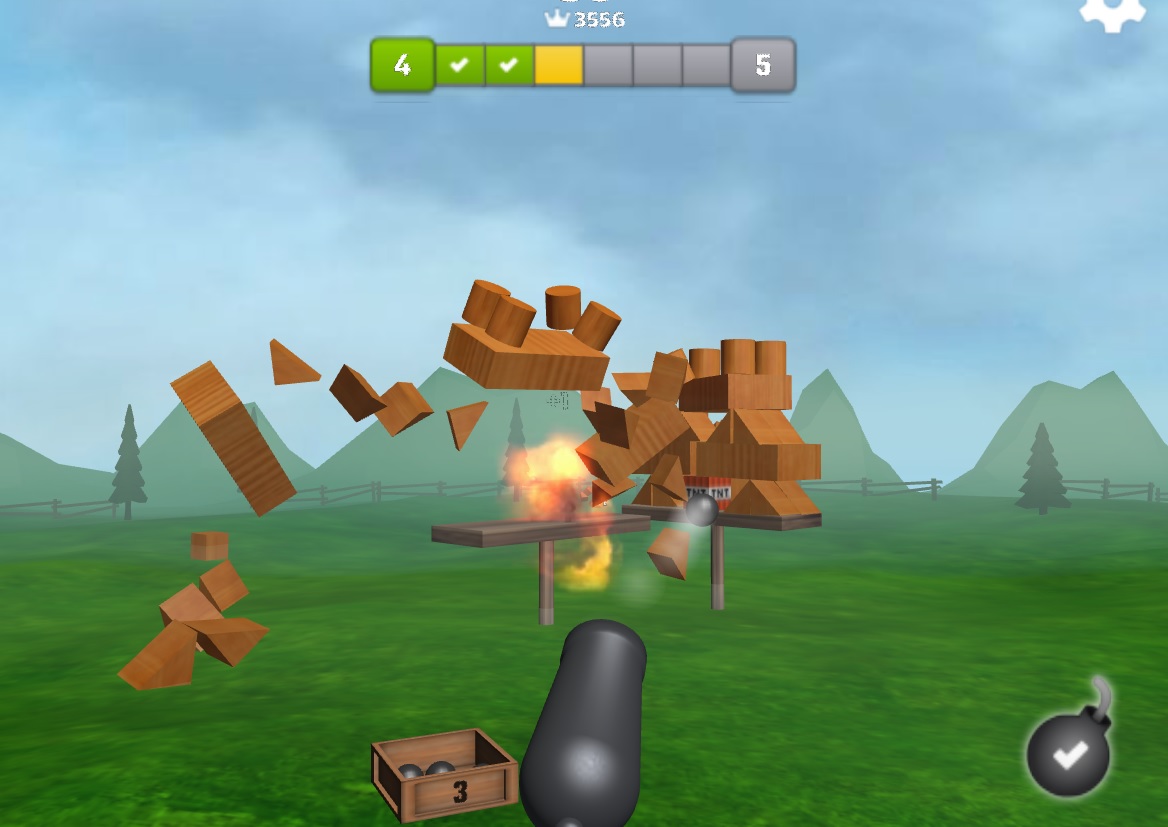Open settings with the gear icon
The image size is (1168, 827).
click(x=1111, y=12)
